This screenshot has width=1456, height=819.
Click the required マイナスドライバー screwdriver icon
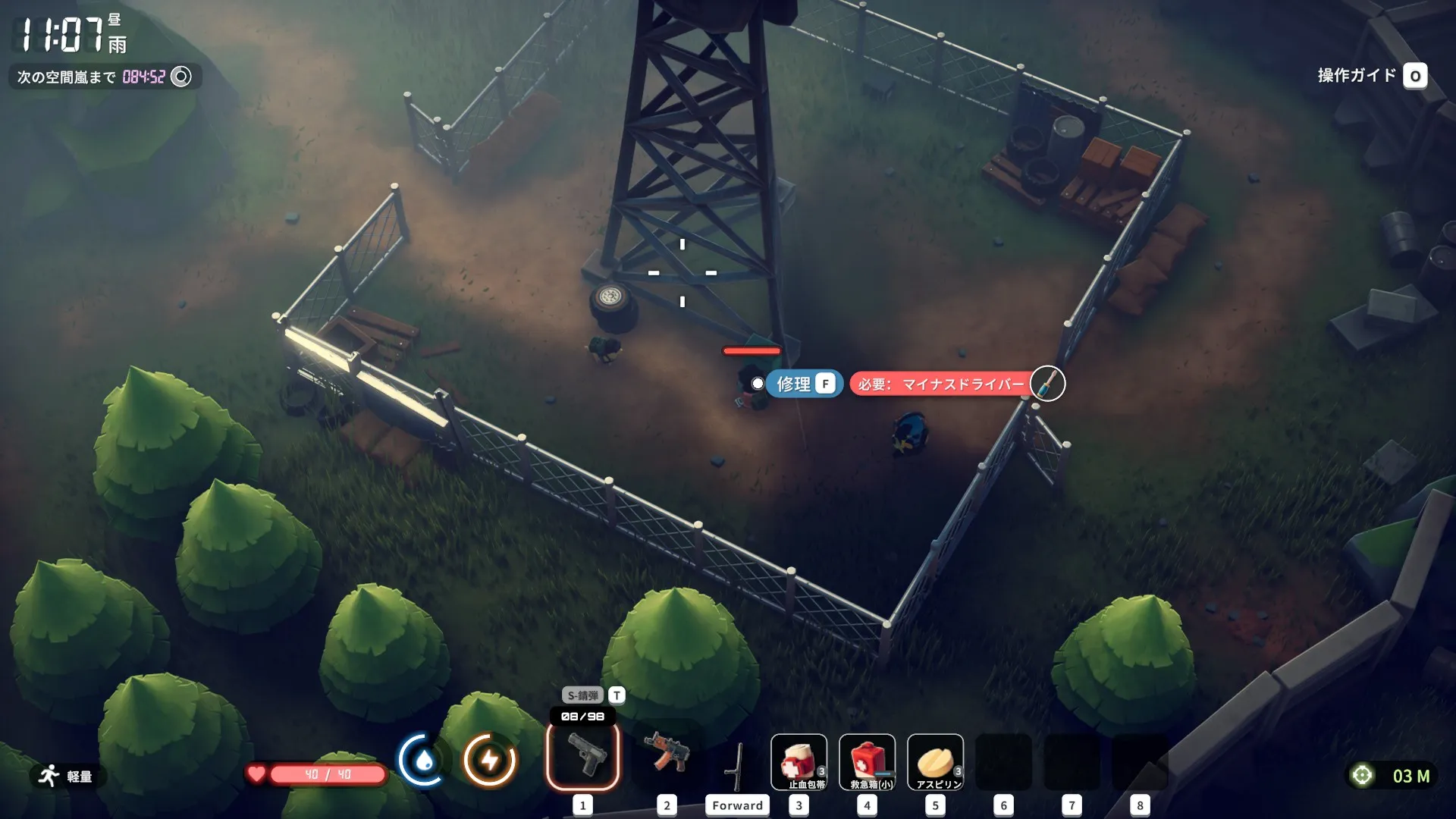click(1047, 384)
